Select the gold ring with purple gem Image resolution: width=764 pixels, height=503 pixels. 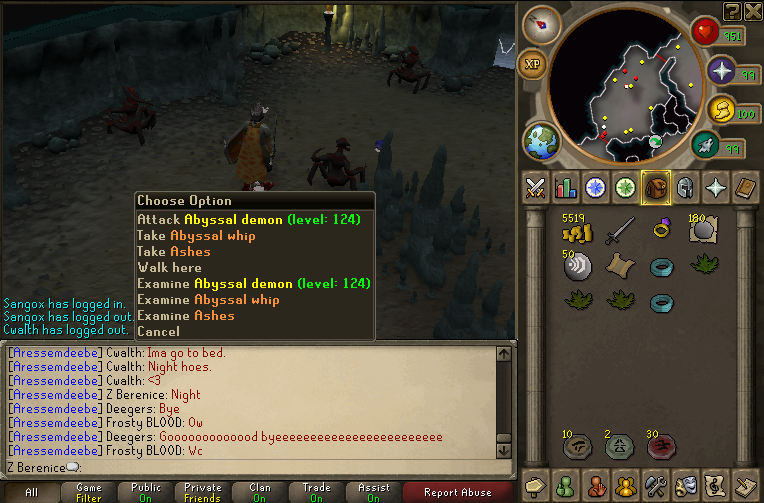pyautogui.click(x=661, y=230)
